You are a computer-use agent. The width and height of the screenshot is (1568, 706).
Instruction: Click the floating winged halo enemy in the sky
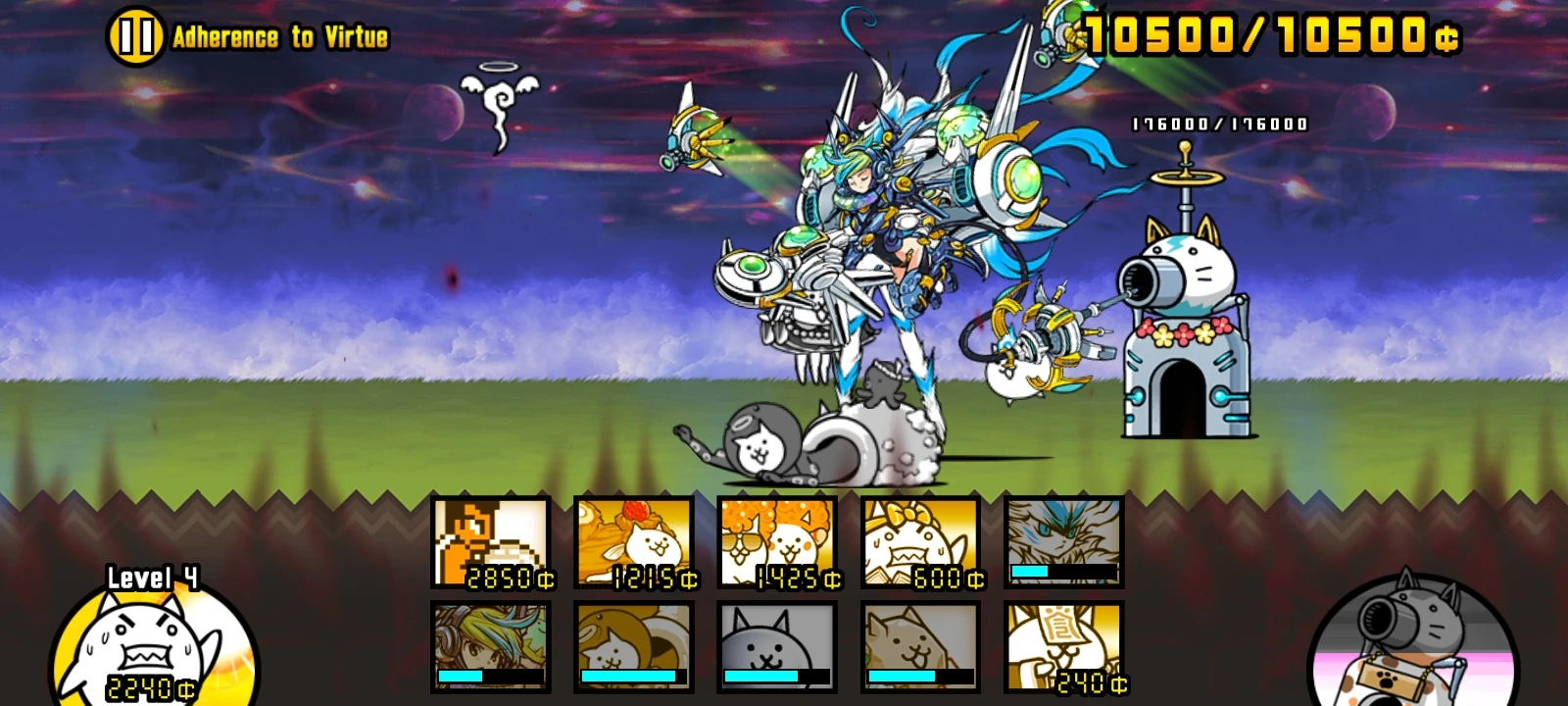click(500, 98)
